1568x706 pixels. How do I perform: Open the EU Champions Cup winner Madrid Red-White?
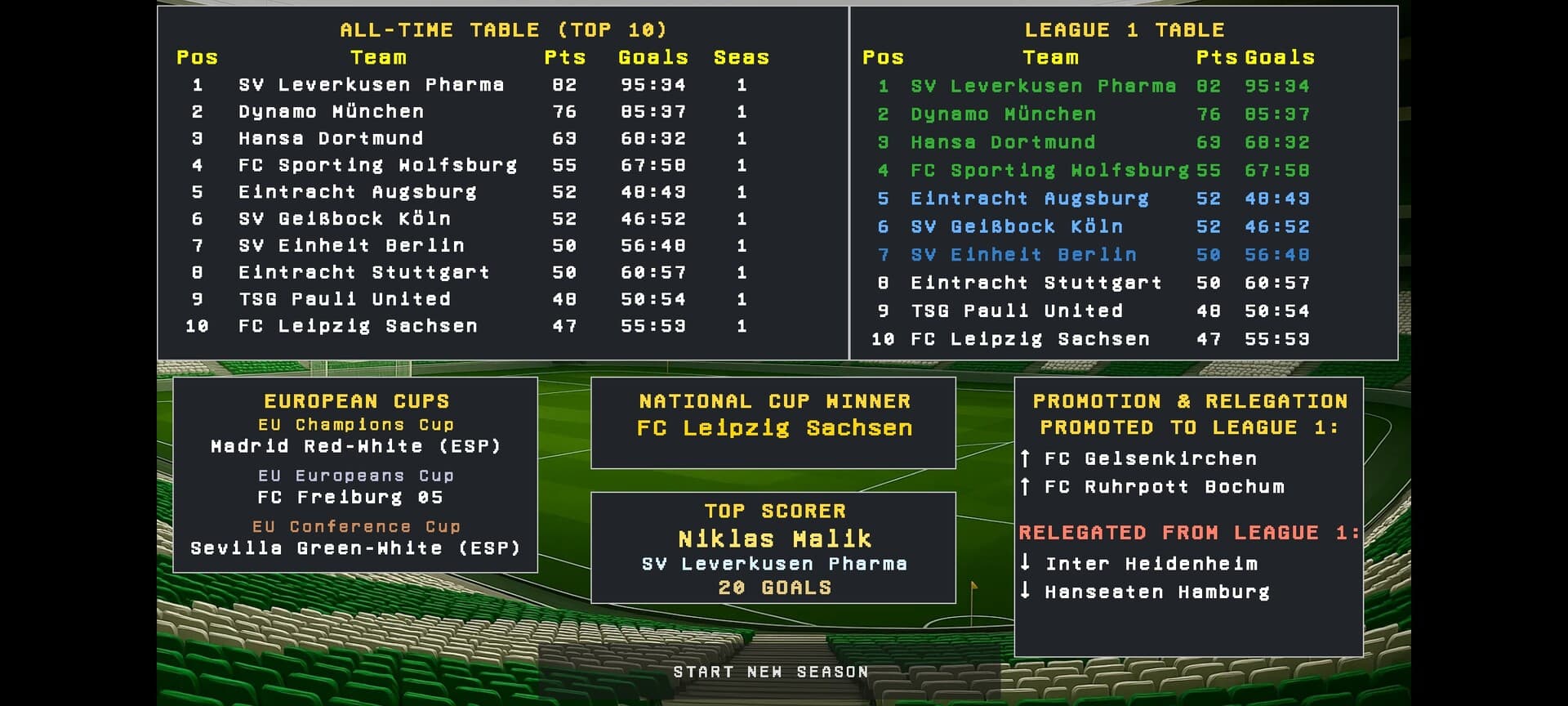click(356, 446)
